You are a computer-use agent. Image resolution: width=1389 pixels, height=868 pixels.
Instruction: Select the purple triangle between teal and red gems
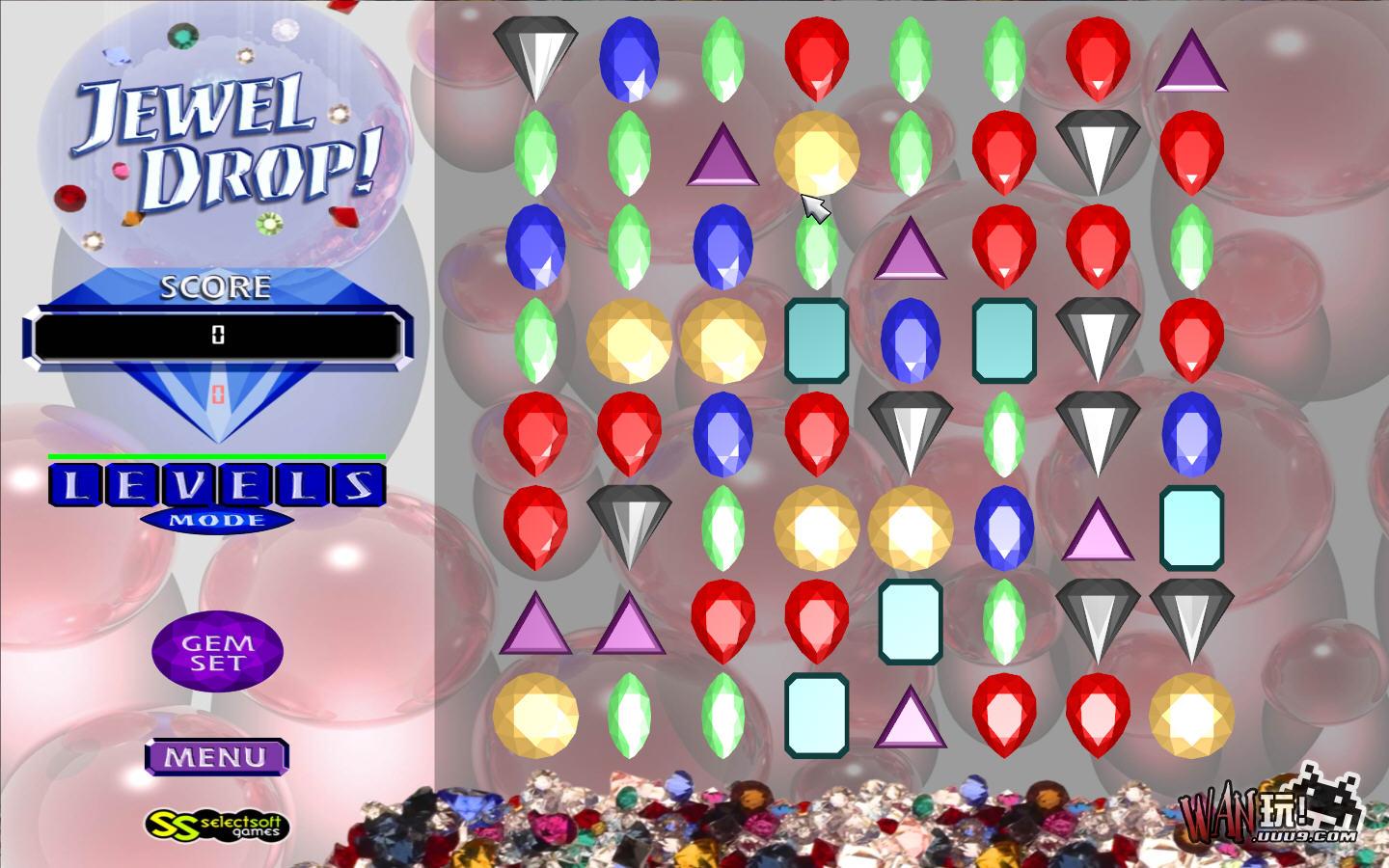coord(910,719)
